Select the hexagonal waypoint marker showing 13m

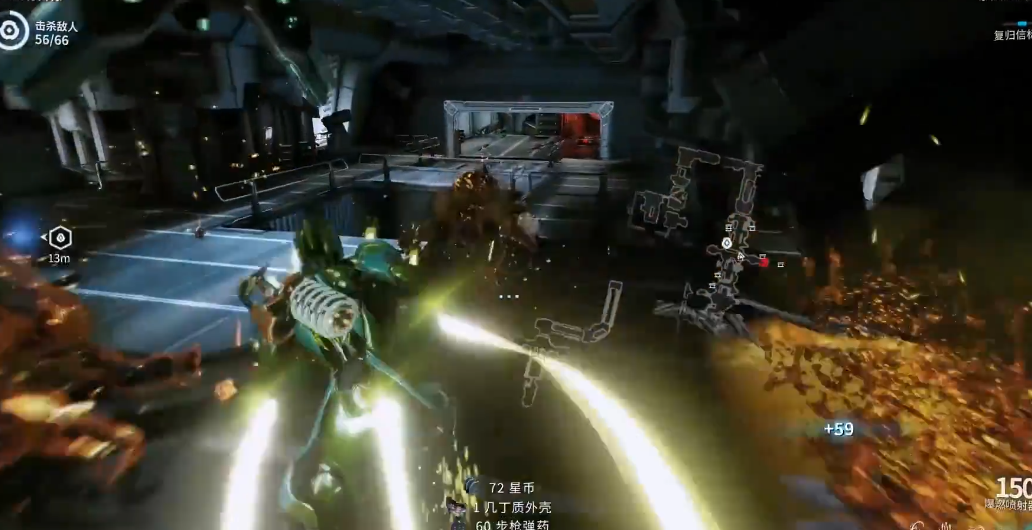click(x=60, y=238)
